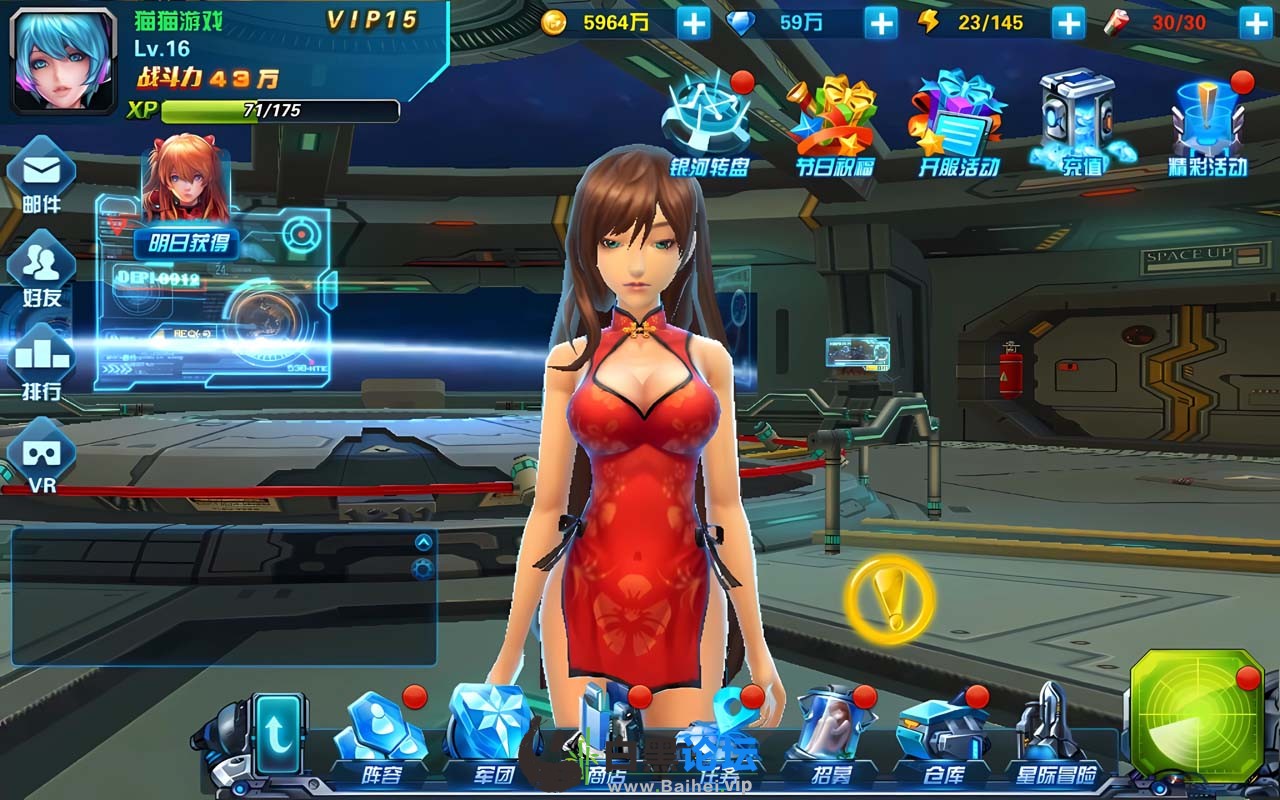Refill lightning energy via the plus button

click(1068, 22)
